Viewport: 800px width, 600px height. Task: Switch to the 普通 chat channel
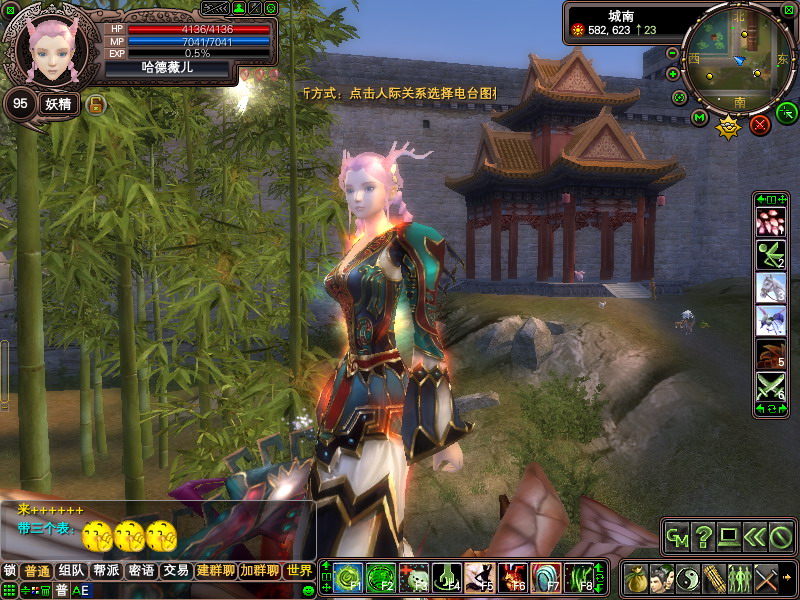click(x=37, y=571)
